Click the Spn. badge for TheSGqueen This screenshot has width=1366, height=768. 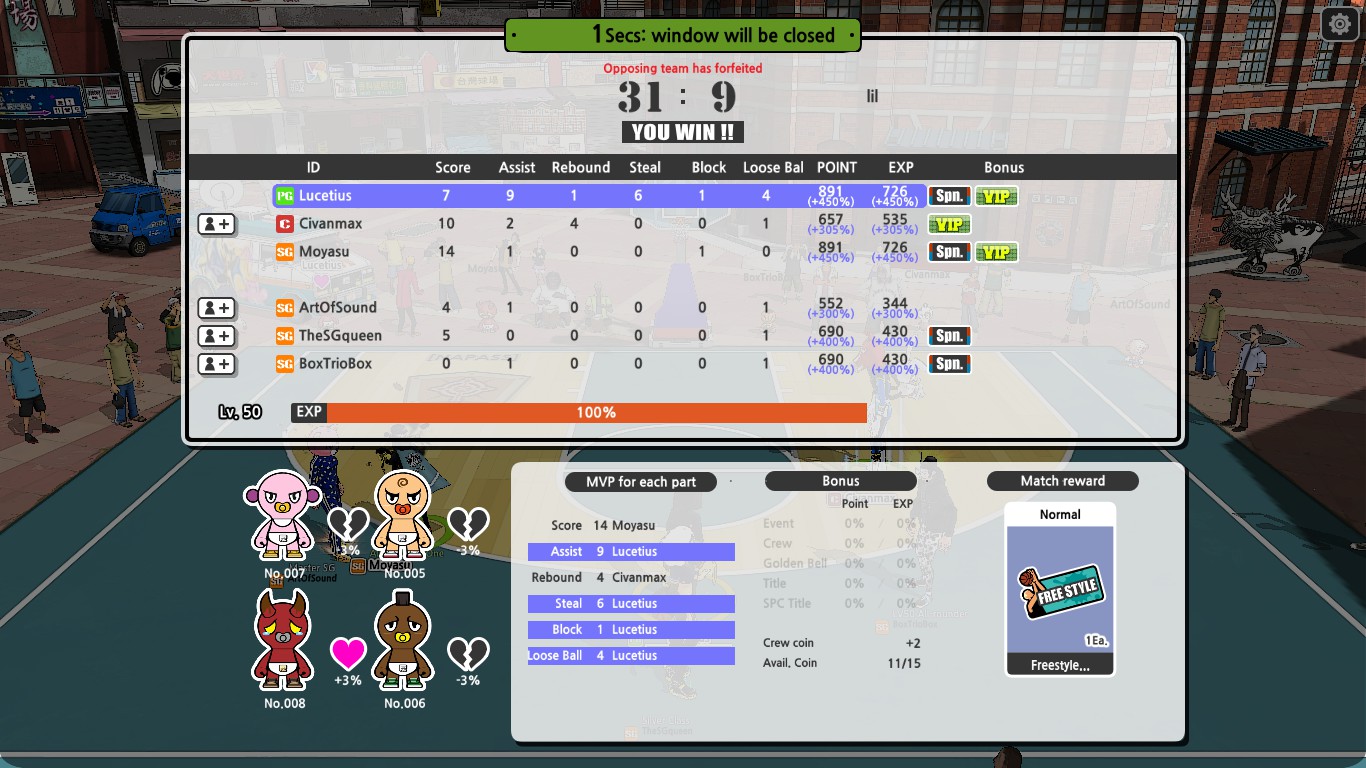(x=948, y=336)
